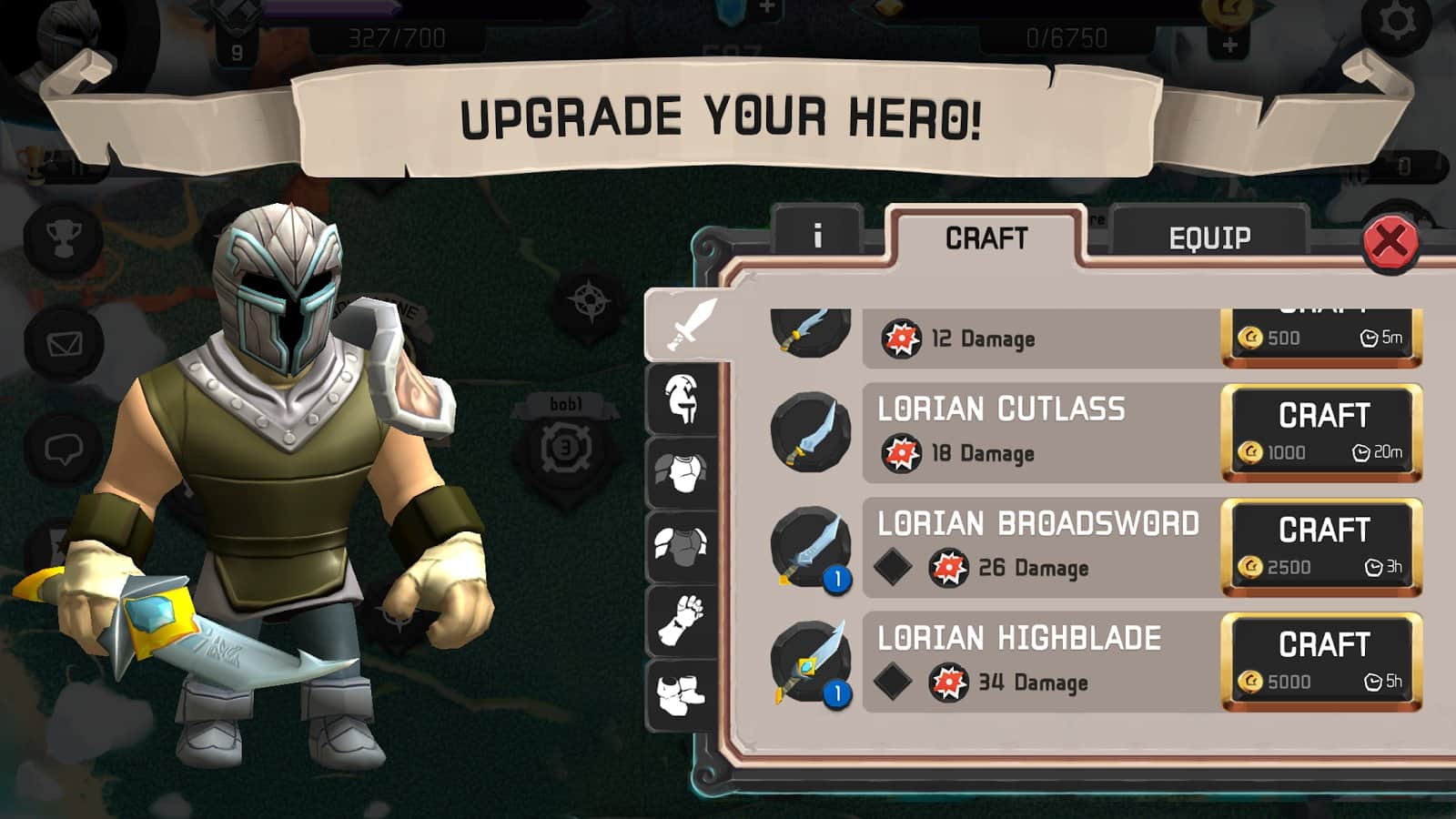Select the Lorian Cutlass item icon

[x=810, y=432]
